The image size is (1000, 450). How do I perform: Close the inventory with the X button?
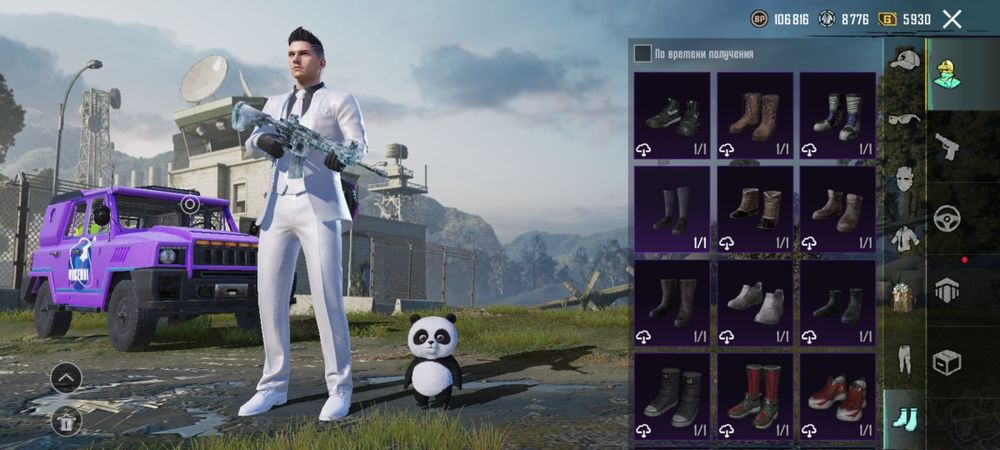(x=952, y=19)
